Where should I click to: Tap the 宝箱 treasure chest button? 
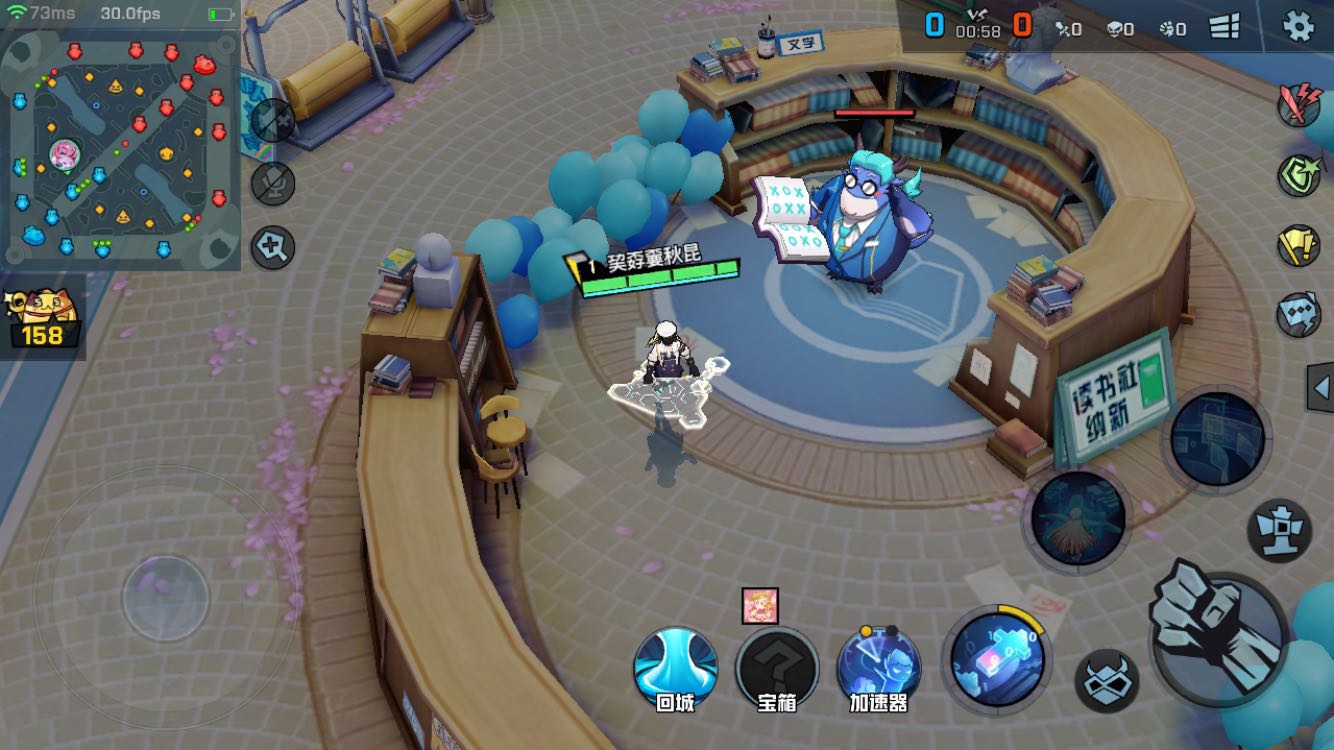(x=777, y=664)
